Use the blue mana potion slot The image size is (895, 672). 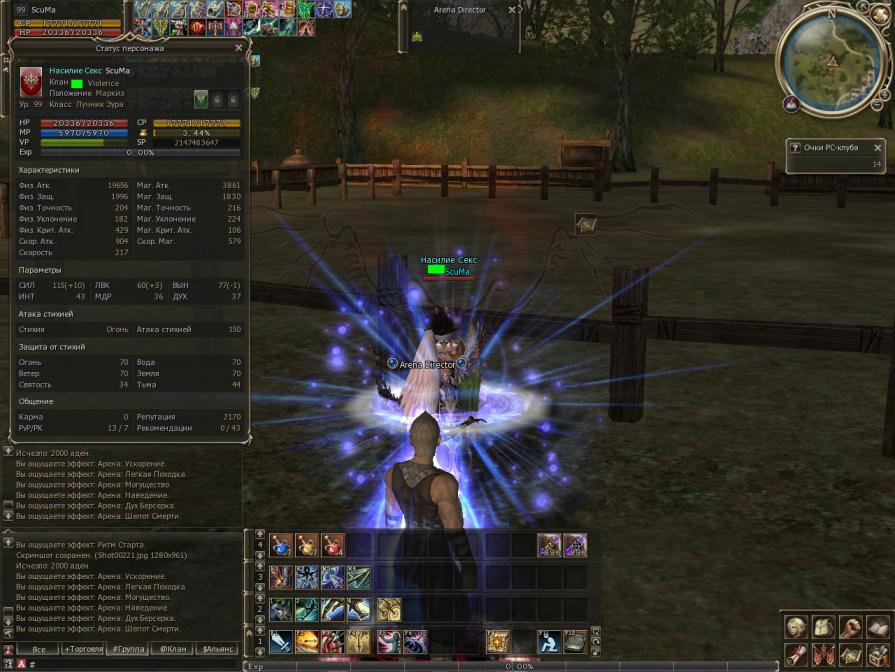pos(281,545)
